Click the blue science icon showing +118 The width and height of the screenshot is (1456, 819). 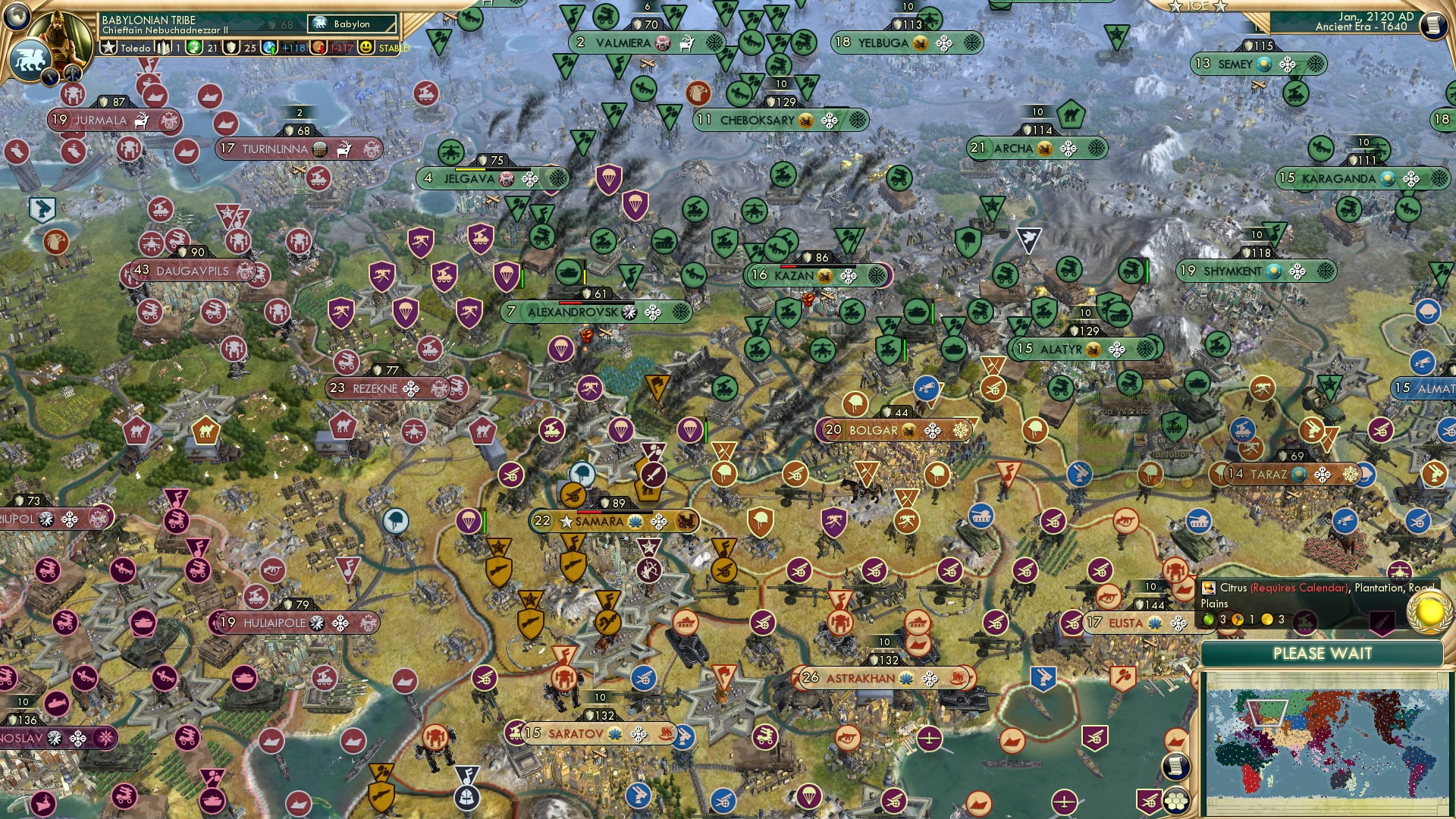click(269, 48)
